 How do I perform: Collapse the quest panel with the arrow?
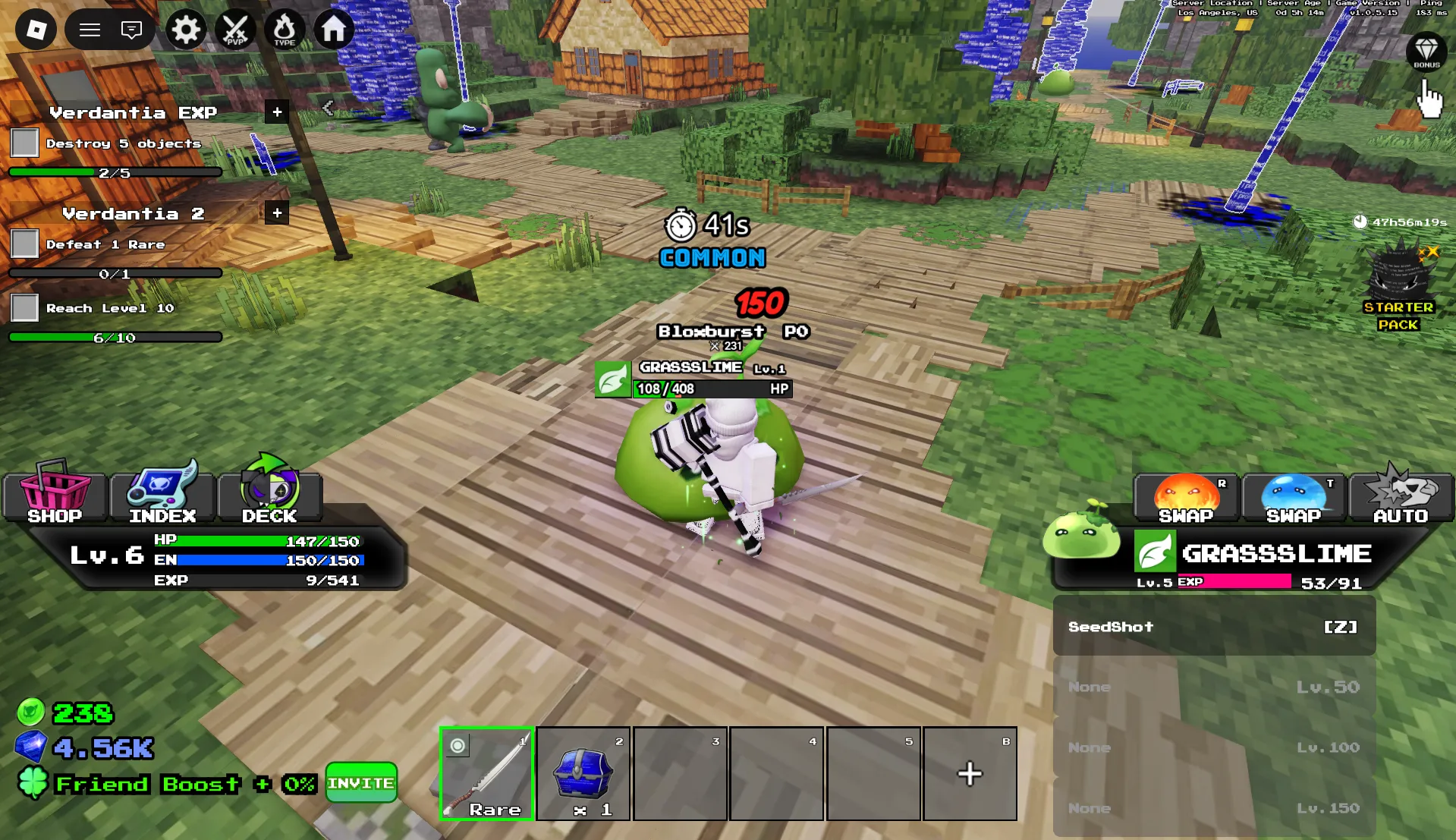(x=328, y=108)
